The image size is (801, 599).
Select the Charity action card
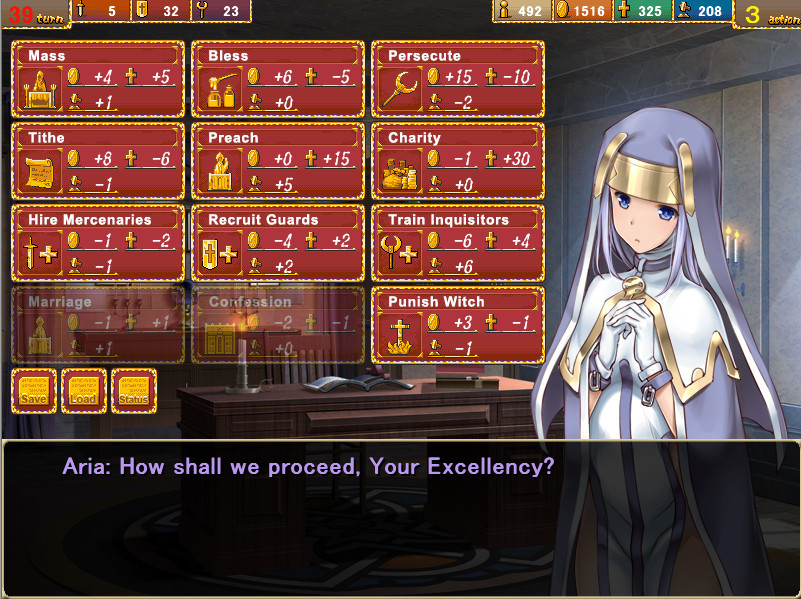458,161
